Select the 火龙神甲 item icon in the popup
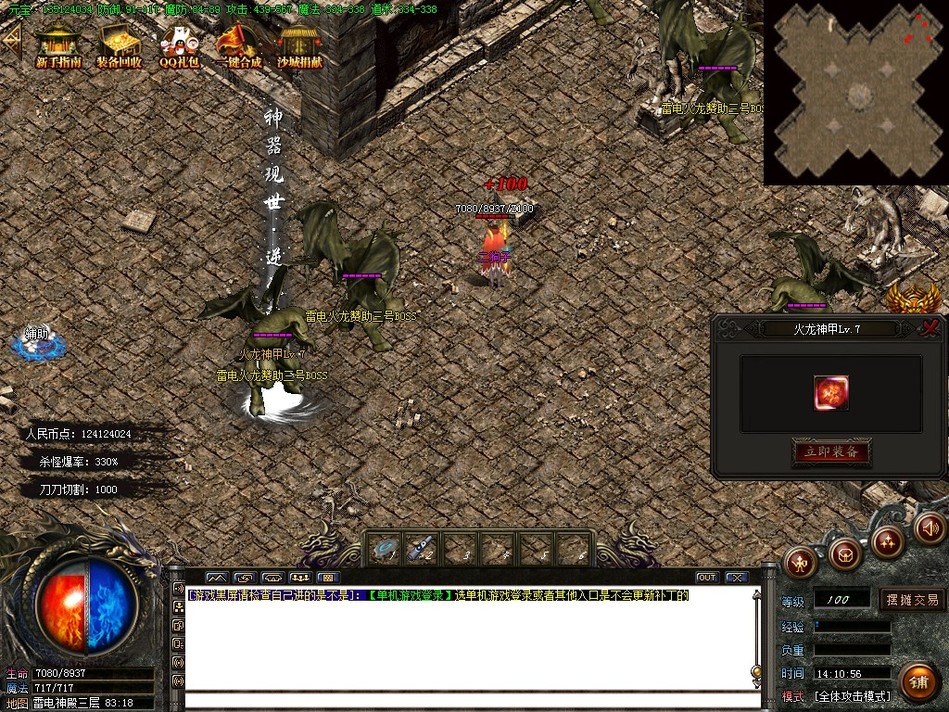949x712 pixels. (831, 393)
